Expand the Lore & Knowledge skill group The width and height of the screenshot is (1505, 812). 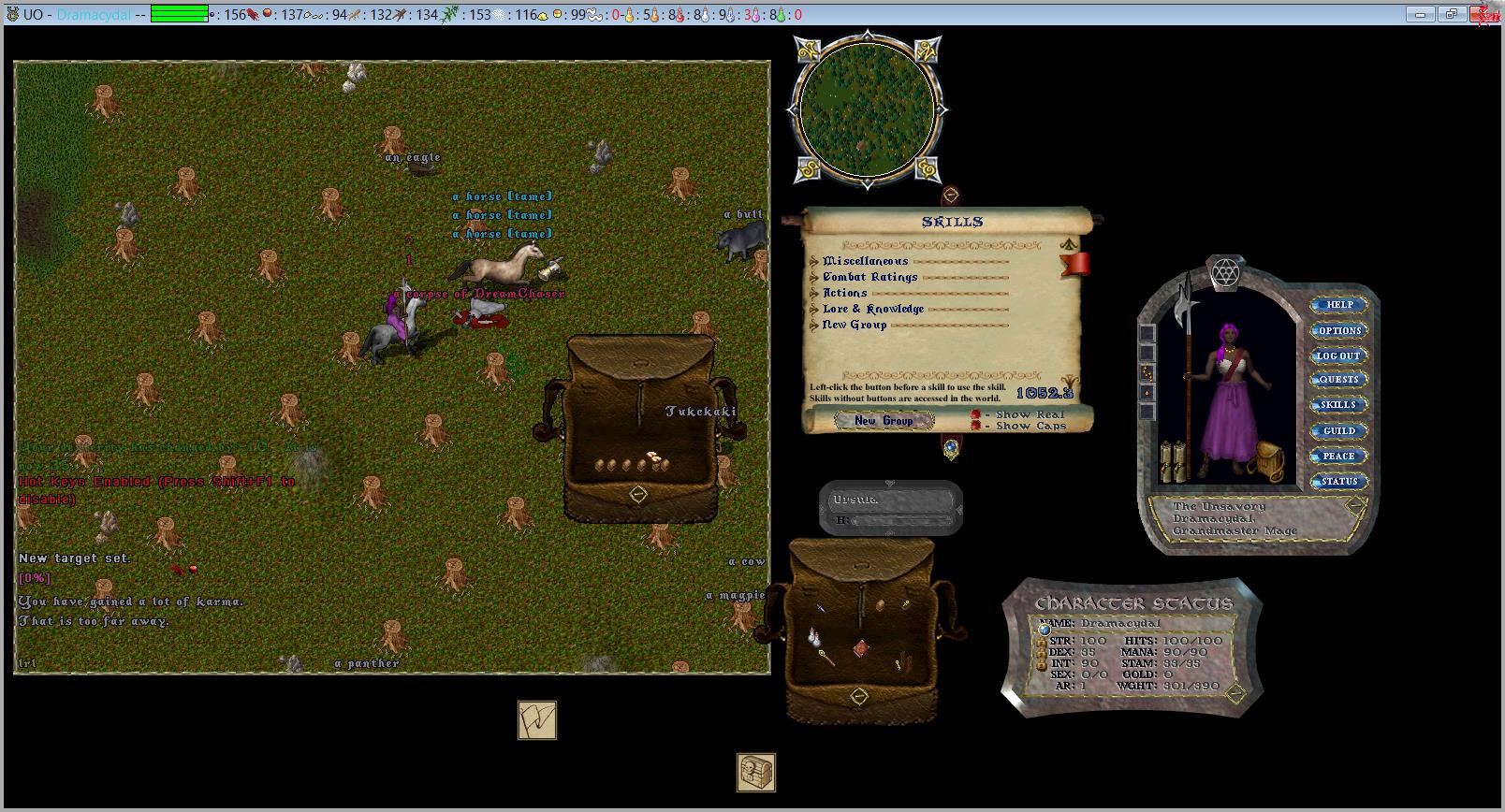(x=814, y=310)
